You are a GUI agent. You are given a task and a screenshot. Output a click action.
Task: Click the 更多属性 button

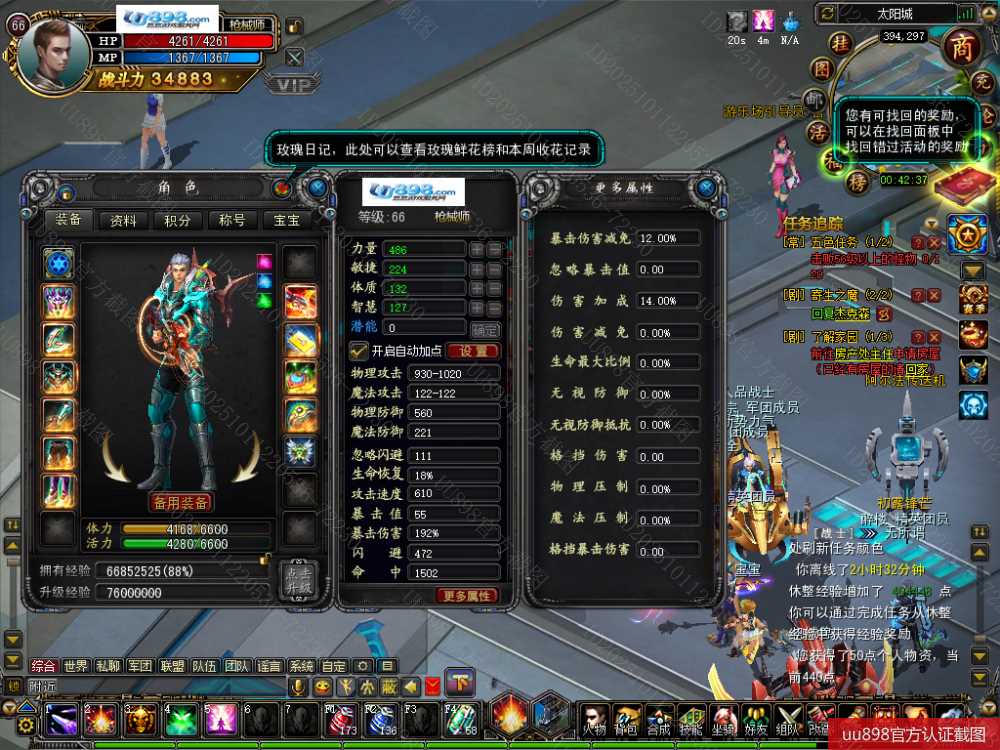pyautogui.click(x=467, y=595)
